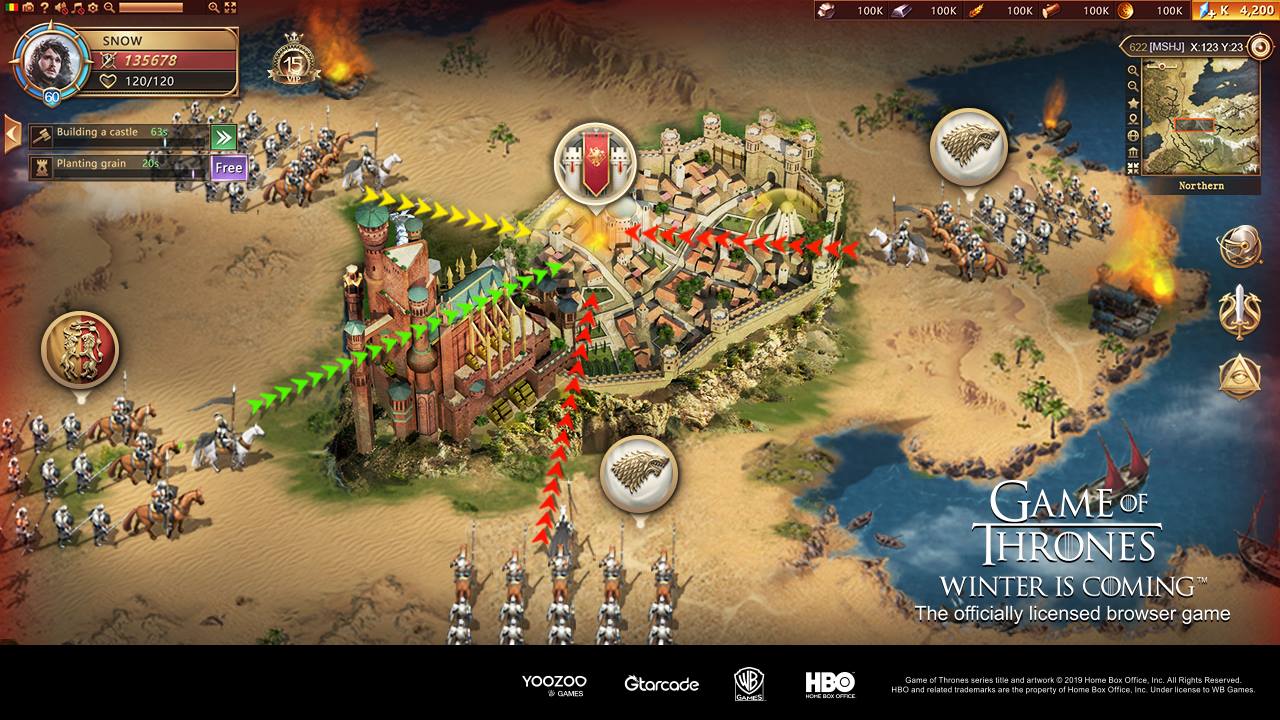Click the star favorites icon beside the minimap
Screen dimensions: 1280x720
[x=1133, y=103]
